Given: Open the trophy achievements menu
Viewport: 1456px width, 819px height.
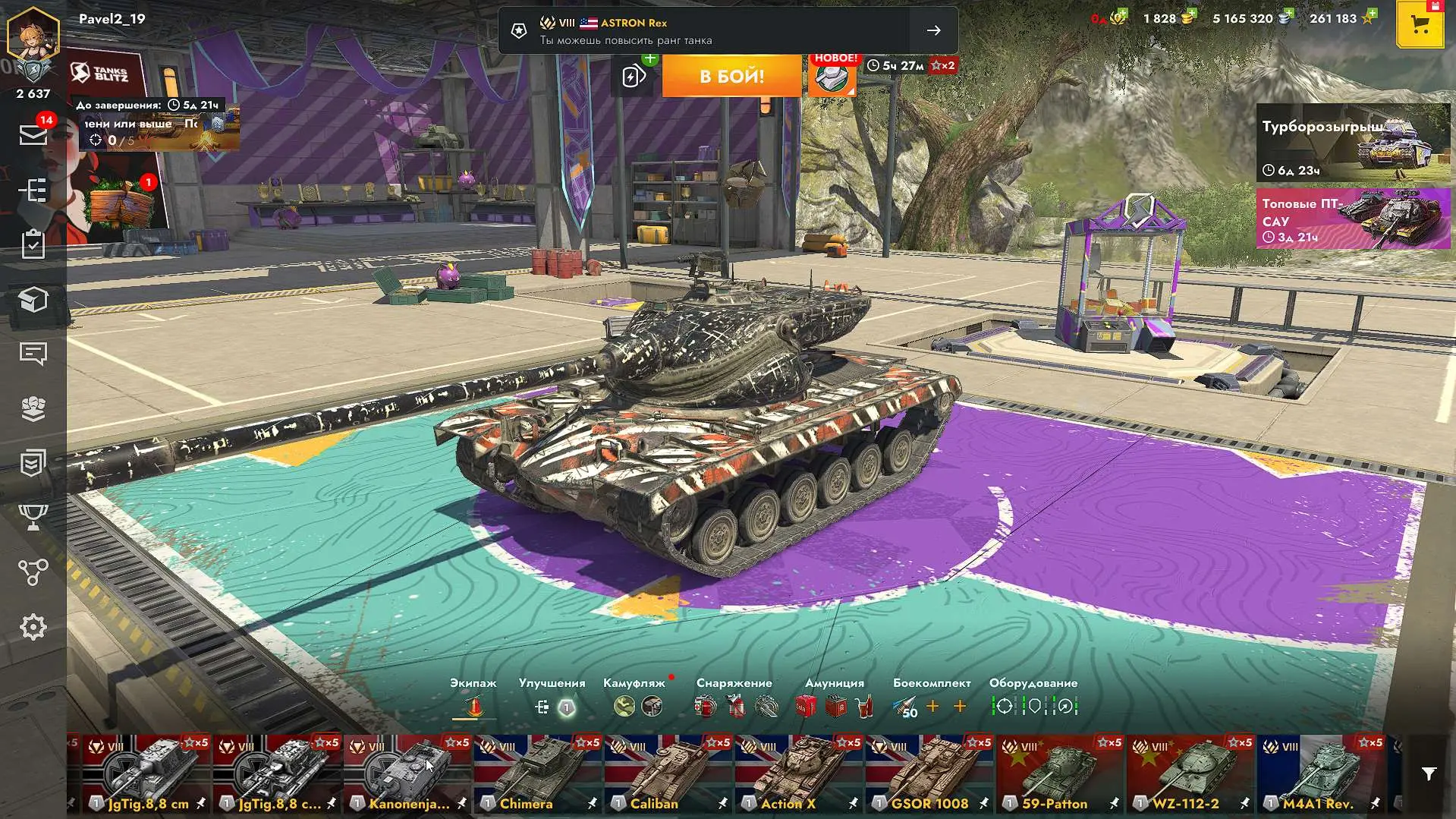Looking at the screenshot, I should click(33, 518).
